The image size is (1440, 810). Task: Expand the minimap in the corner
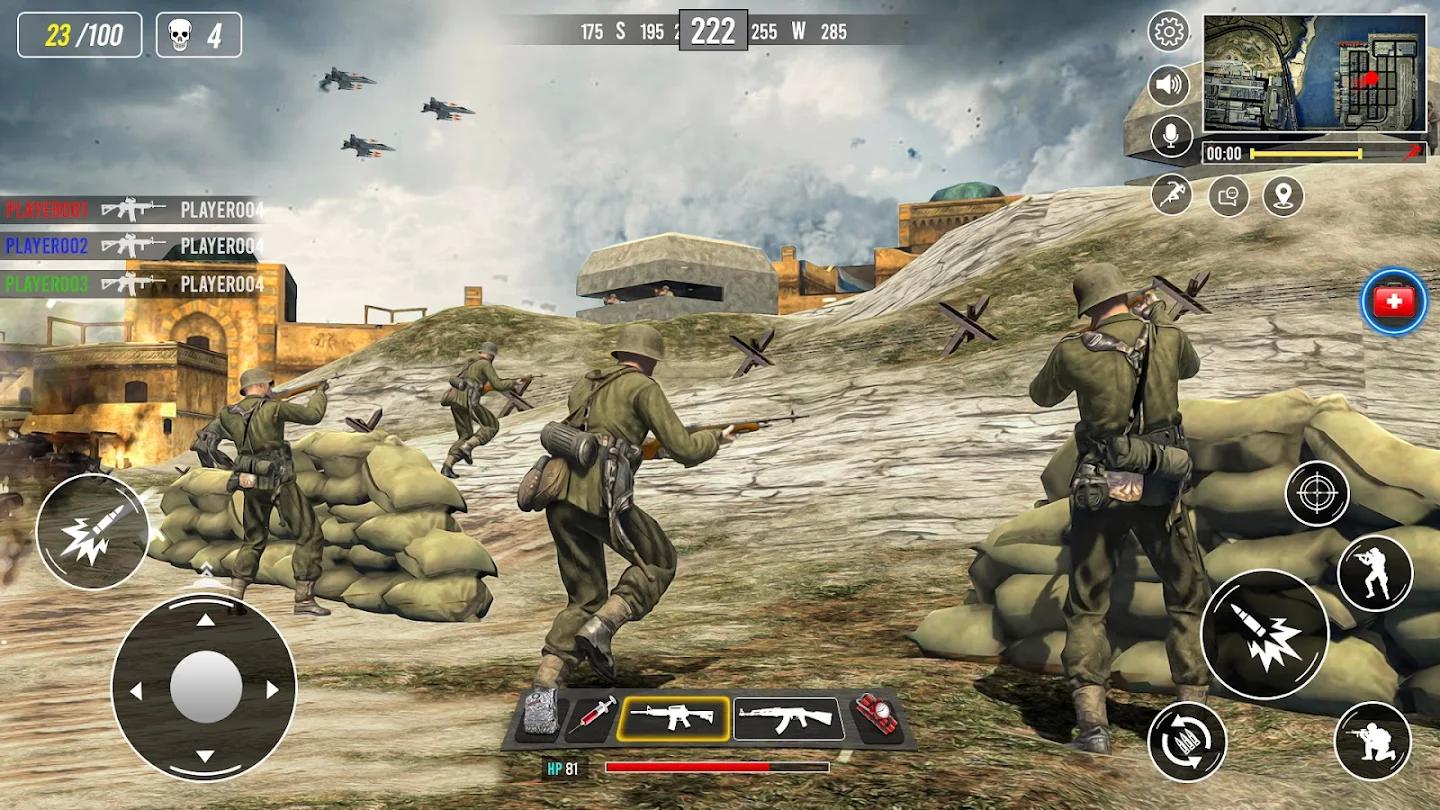1314,72
